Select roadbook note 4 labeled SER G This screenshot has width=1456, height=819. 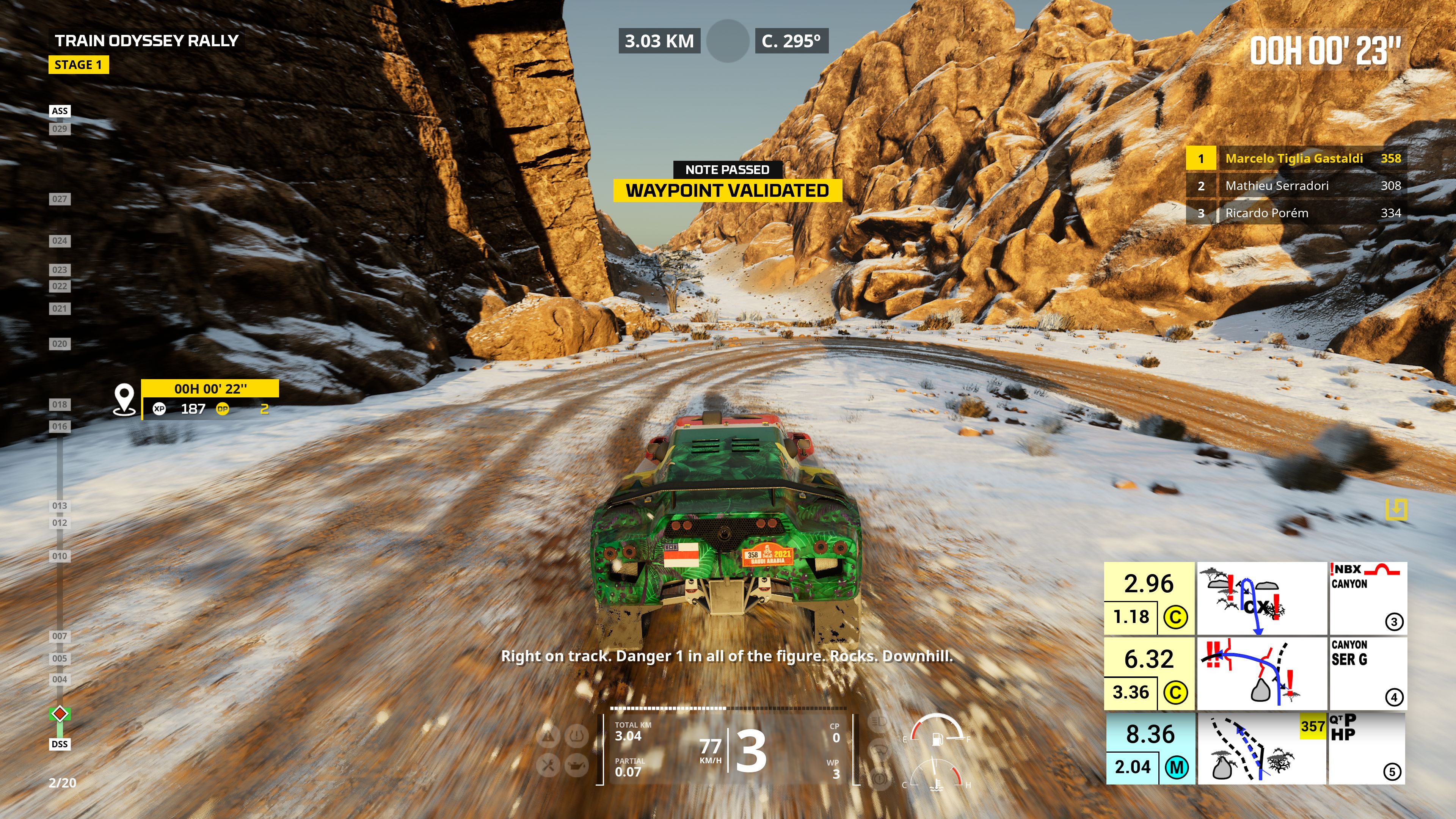coord(1255,674)
